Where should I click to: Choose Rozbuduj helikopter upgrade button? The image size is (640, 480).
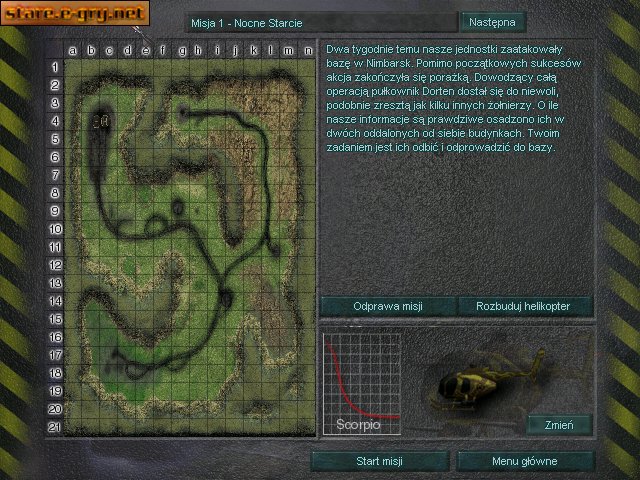(x=525, y=306)
